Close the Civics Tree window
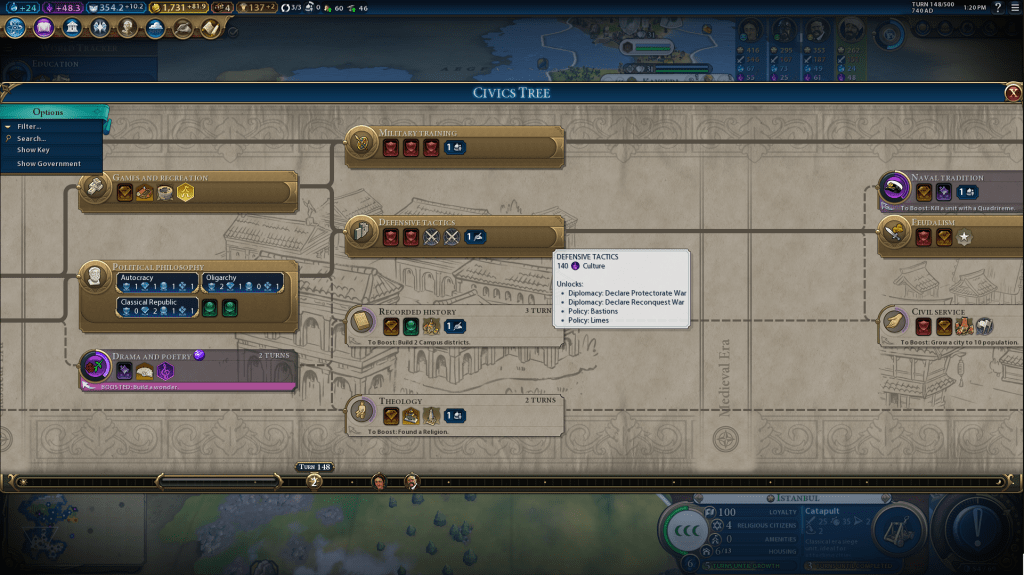The width and height of the screenshot is (1024, 575). coord(1013,93)
